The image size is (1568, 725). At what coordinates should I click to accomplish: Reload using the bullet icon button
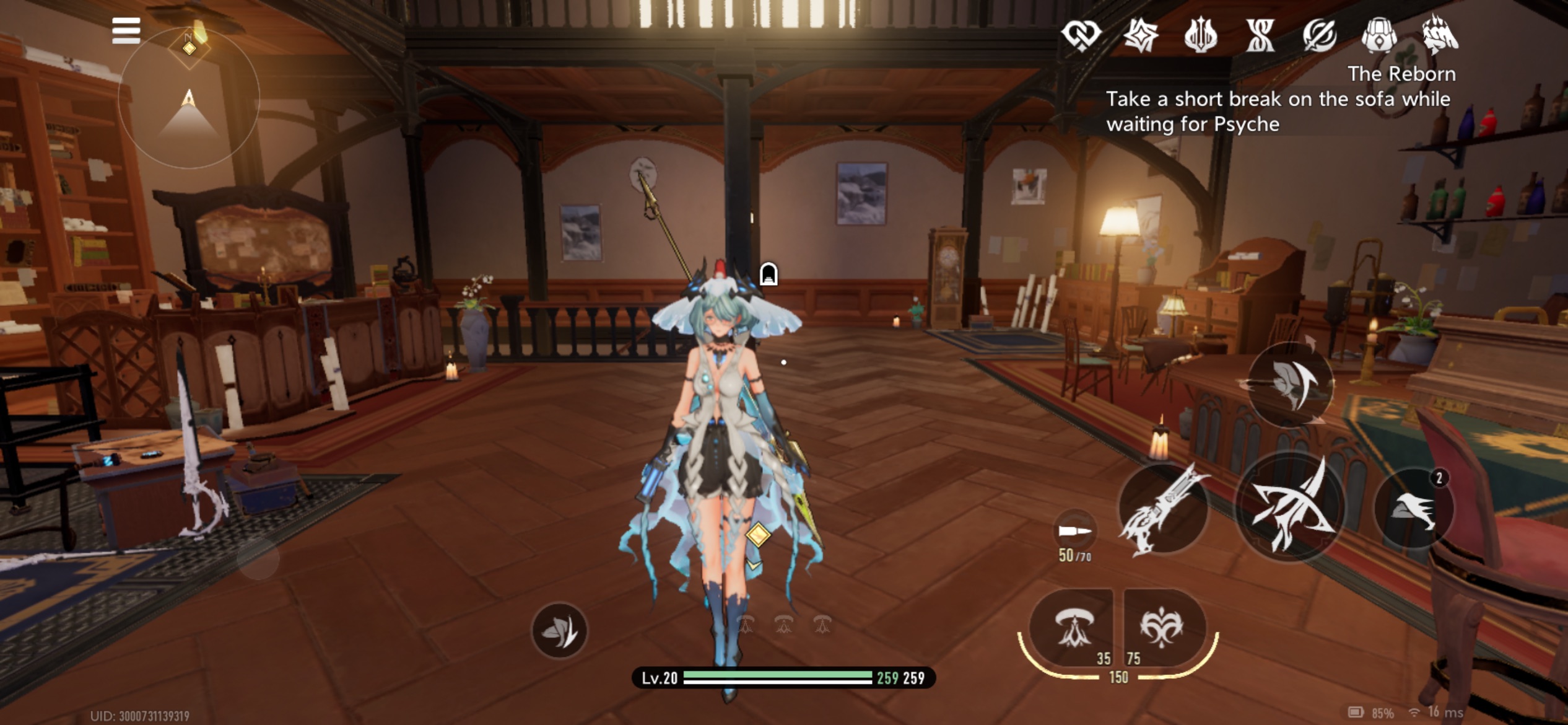(x=1075, y=530)
